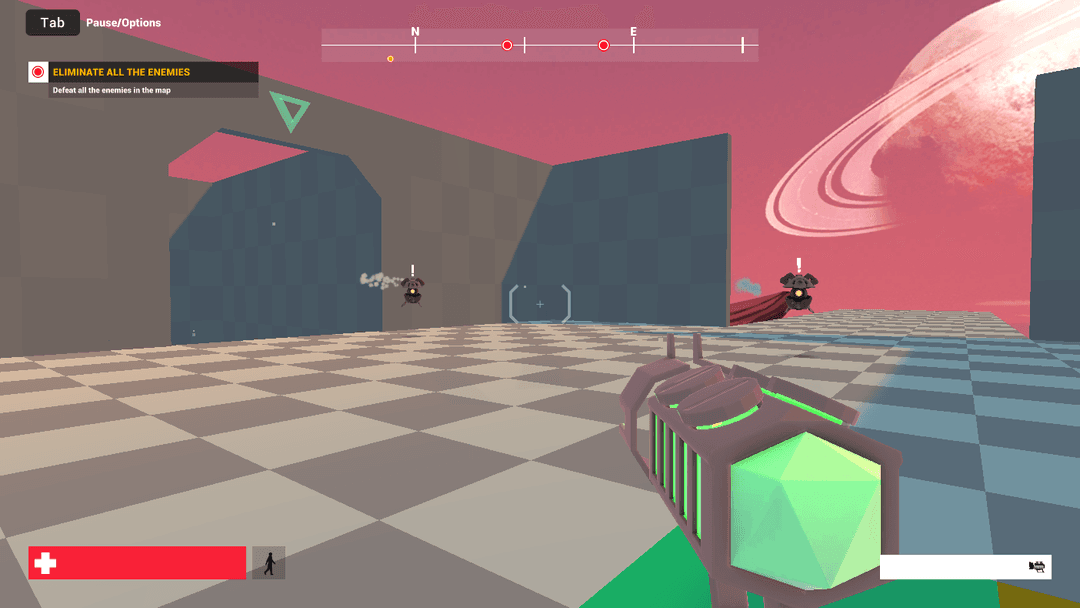Select the weapon icon beside the ammo bar
The image size is (1080, 608).
1037,567
